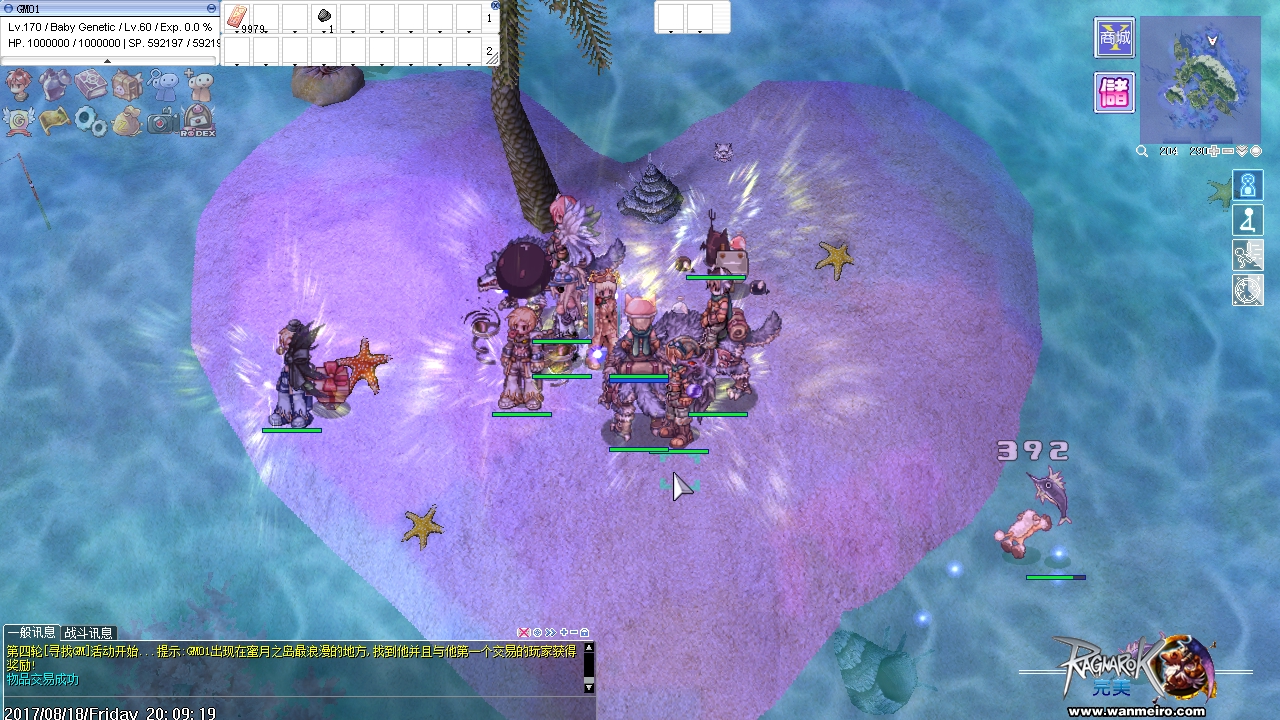Zoom in the minimap with plus button
This screenshot has width=1280, height=720.
(1214, 151)
